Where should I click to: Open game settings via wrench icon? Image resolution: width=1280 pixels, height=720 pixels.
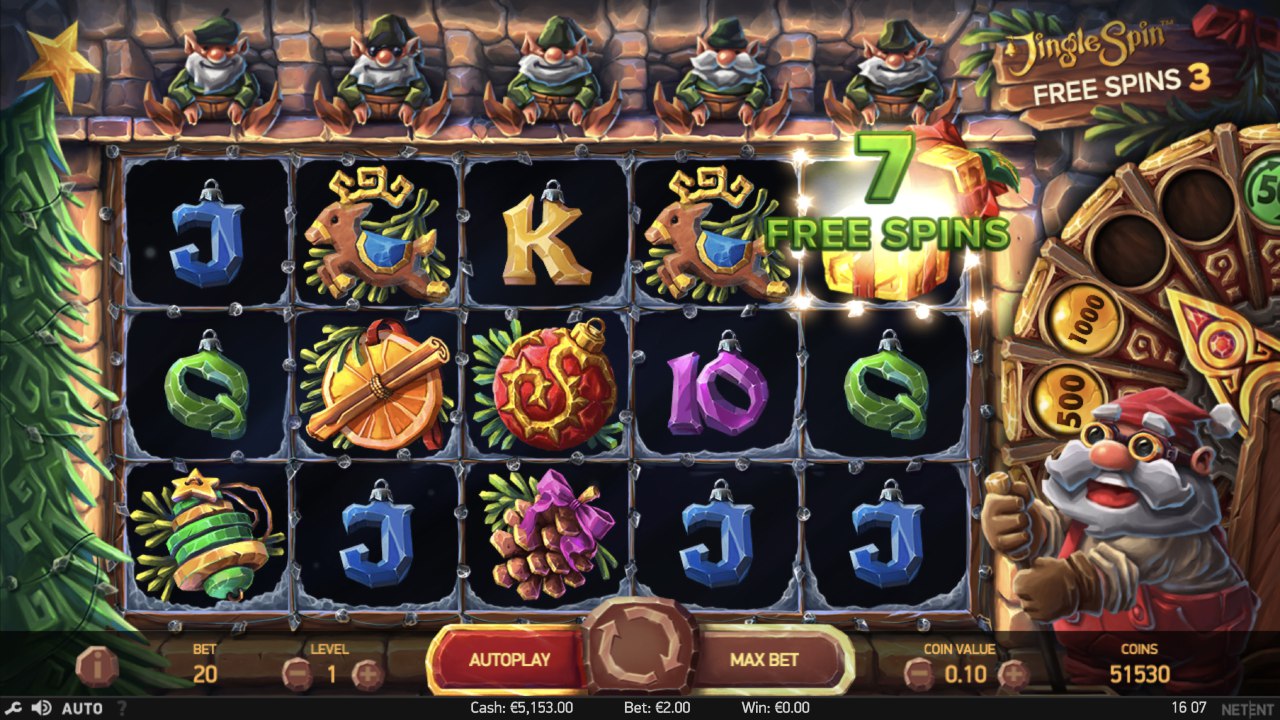pos(14,708)
